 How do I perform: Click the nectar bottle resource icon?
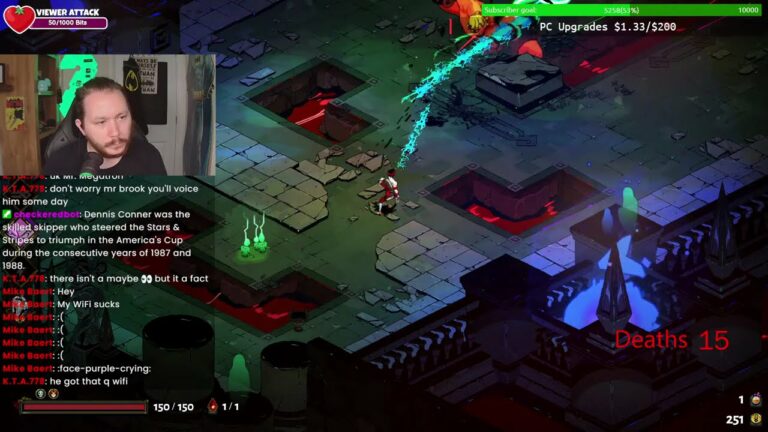click(x=754, y=400)
